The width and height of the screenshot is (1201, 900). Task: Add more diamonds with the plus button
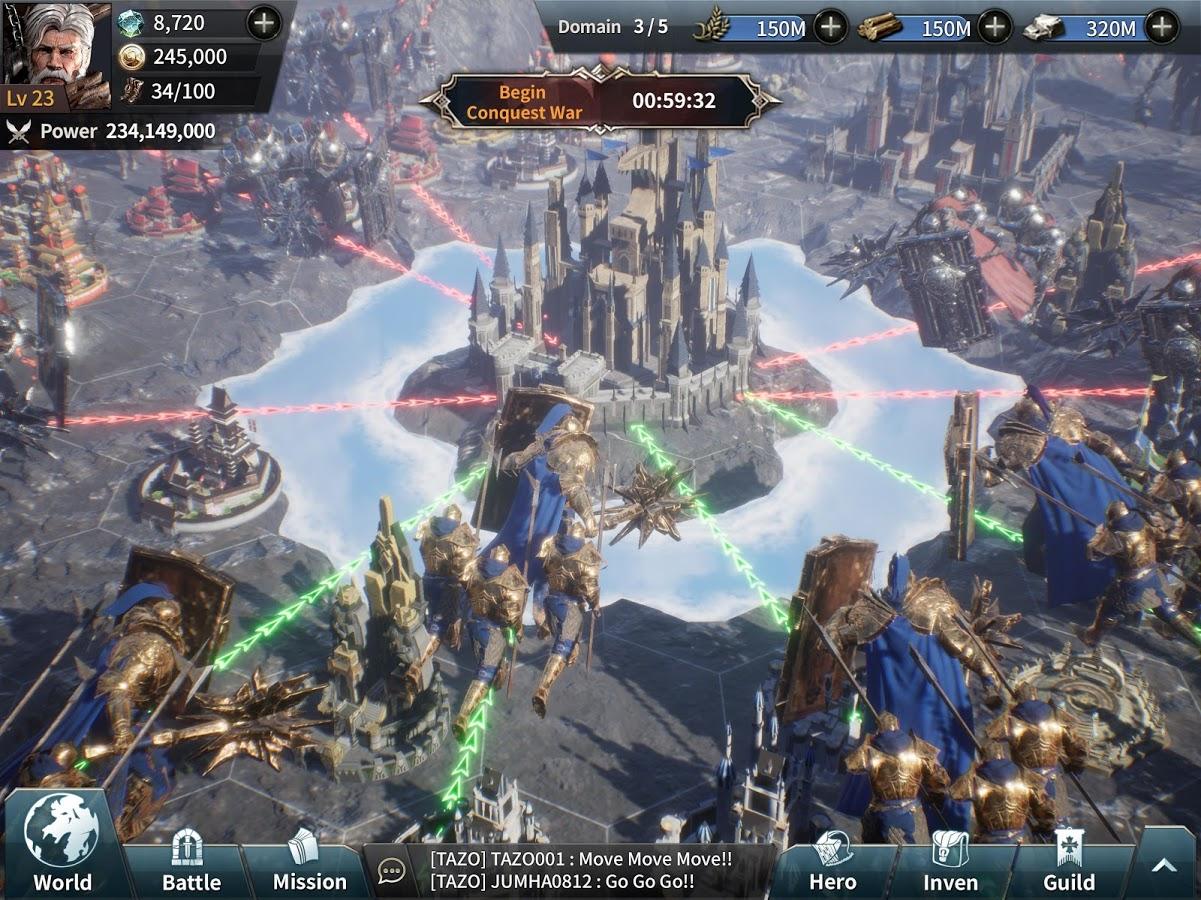(264, 23)
